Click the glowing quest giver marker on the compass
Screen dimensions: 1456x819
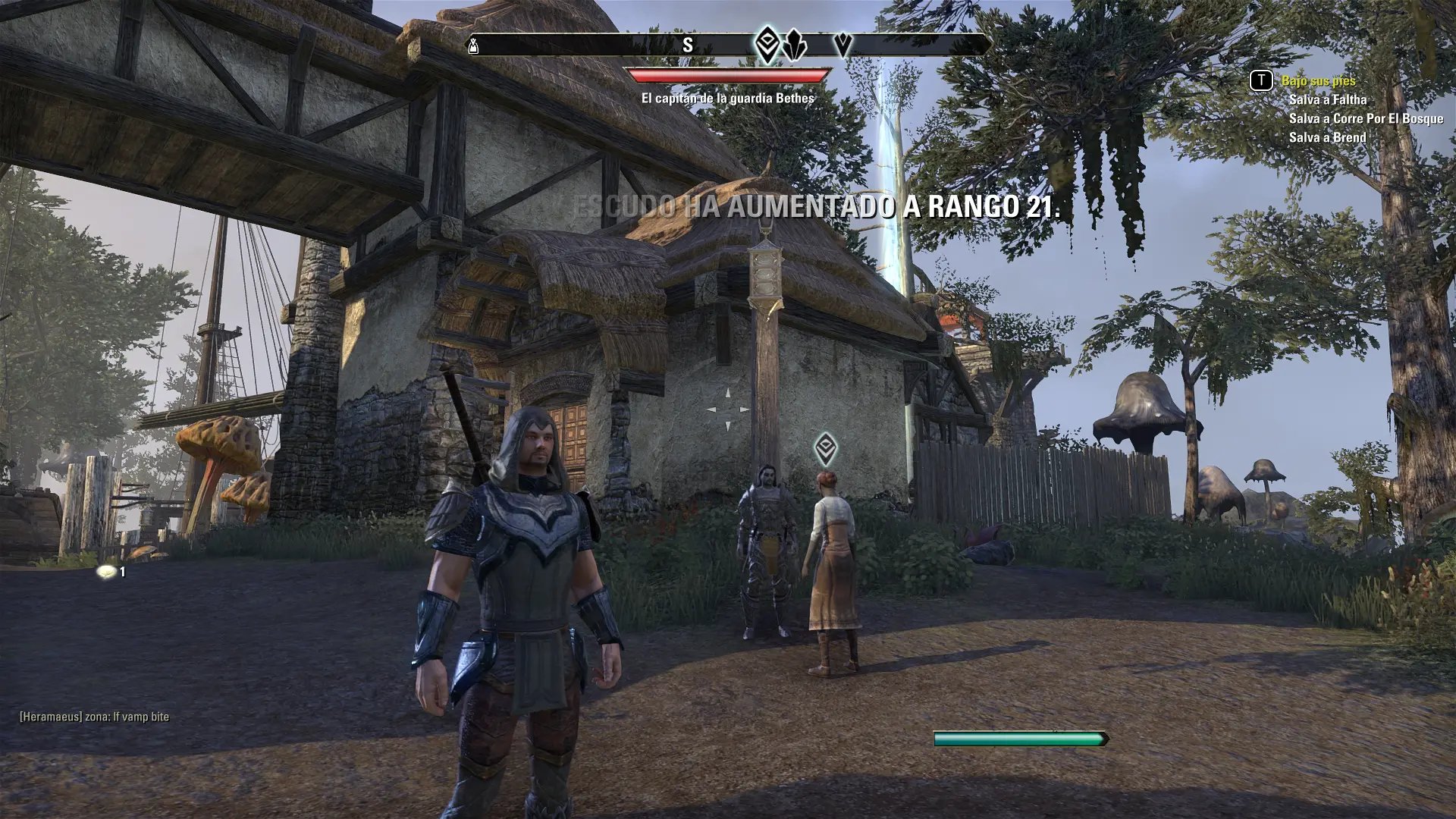[767, 44]
